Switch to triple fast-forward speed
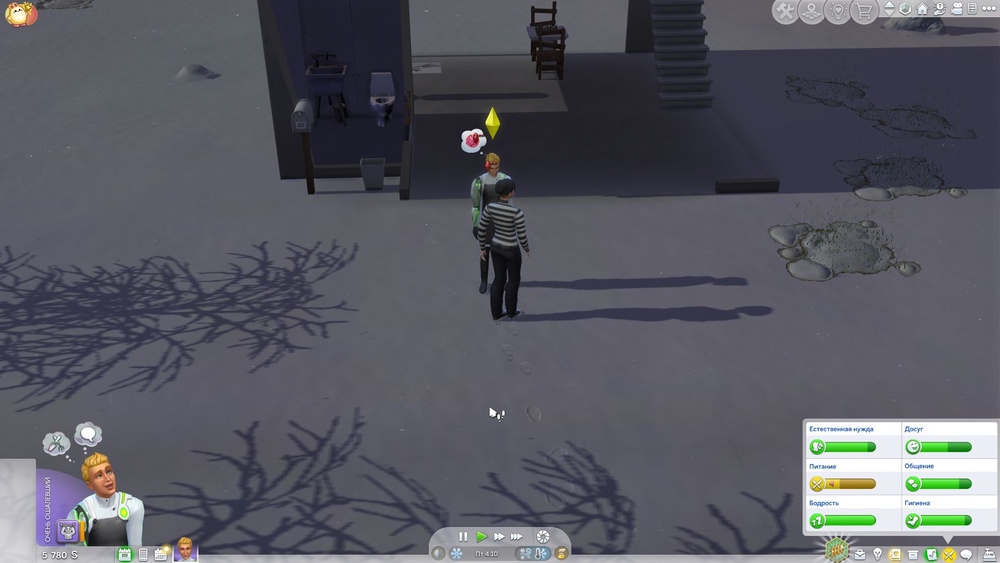This screenshot has width=1000, height=563. point(517,537)
